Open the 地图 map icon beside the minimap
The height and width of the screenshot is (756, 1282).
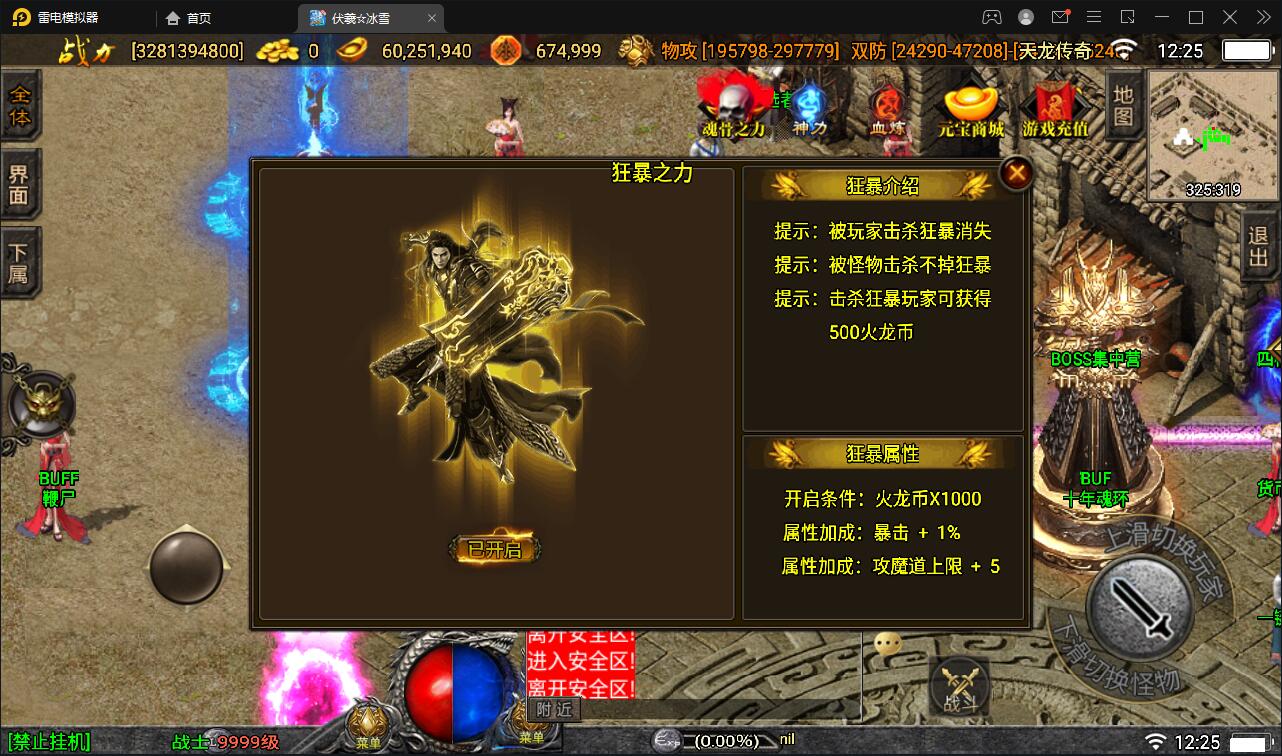(1122, 110)
